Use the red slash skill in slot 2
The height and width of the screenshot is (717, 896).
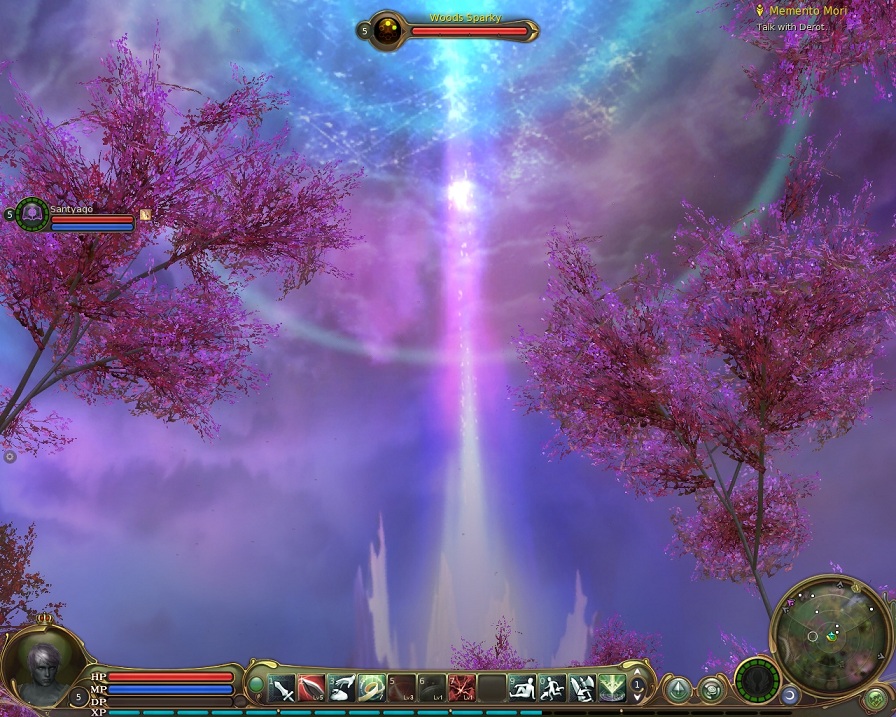pos(312,688)
